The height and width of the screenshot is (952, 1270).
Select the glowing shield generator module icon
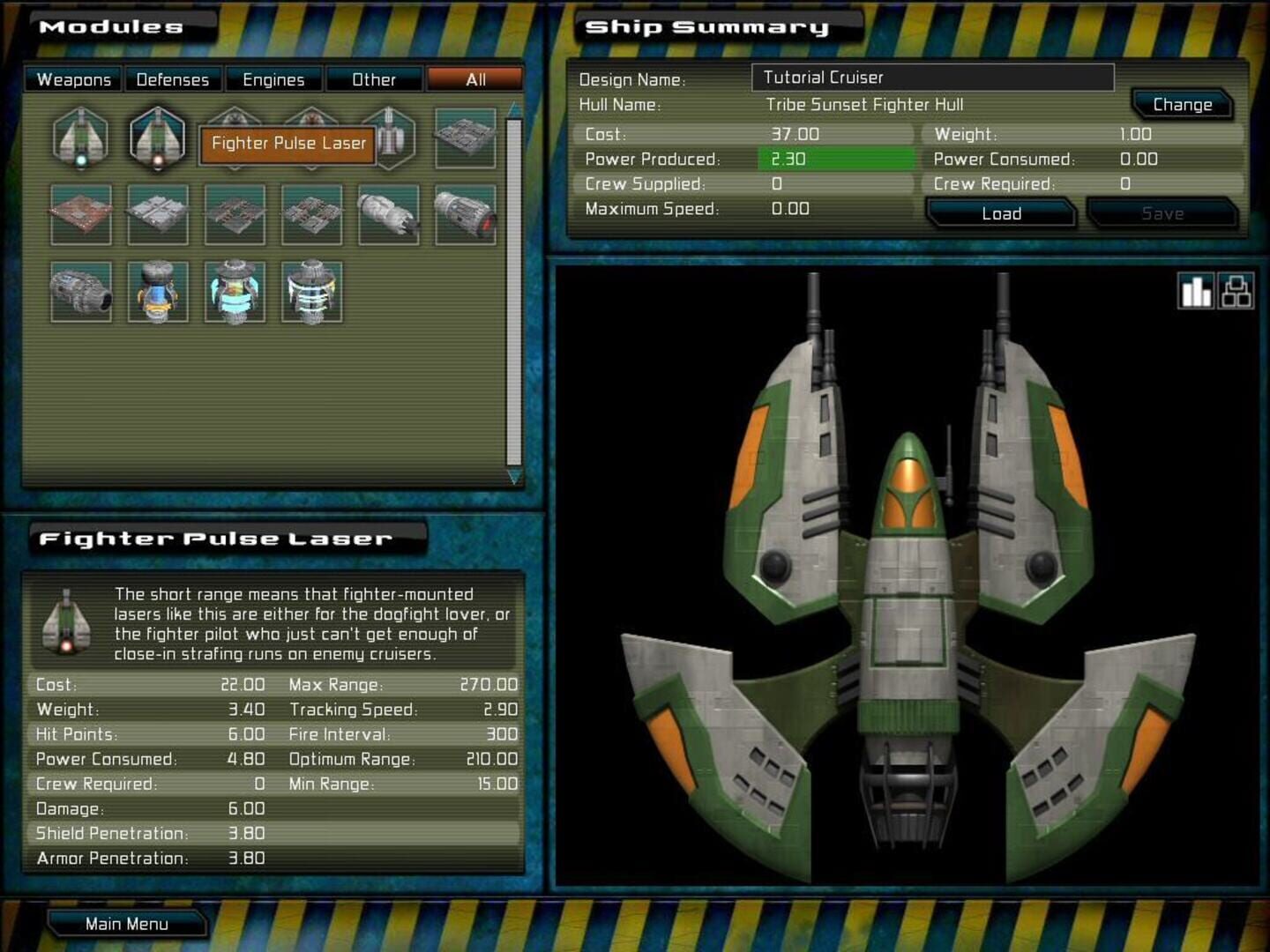click(234, 291)
